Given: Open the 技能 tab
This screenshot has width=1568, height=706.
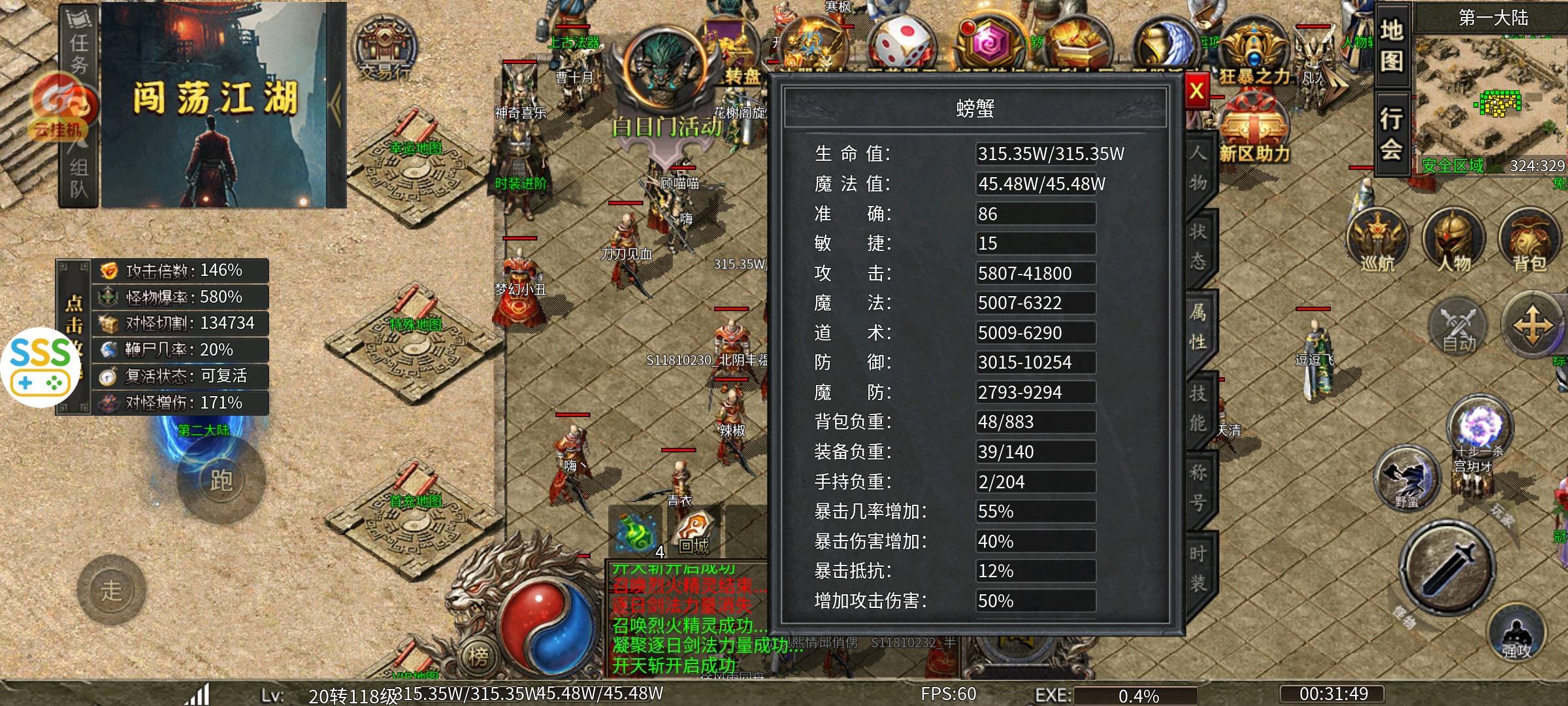Looking at the screenshot, I should click(1198, 408).
